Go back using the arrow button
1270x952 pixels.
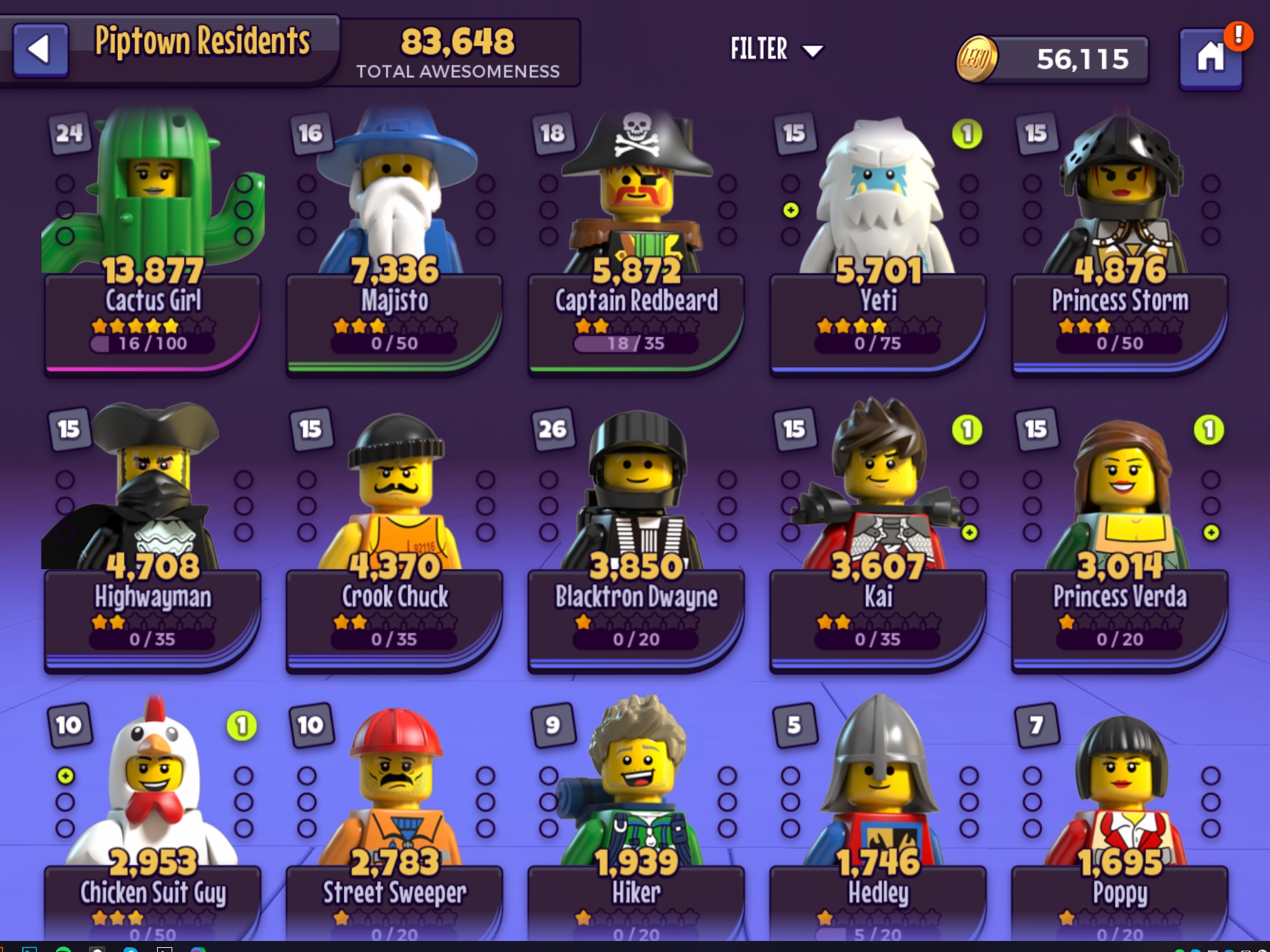pos(41,50)
